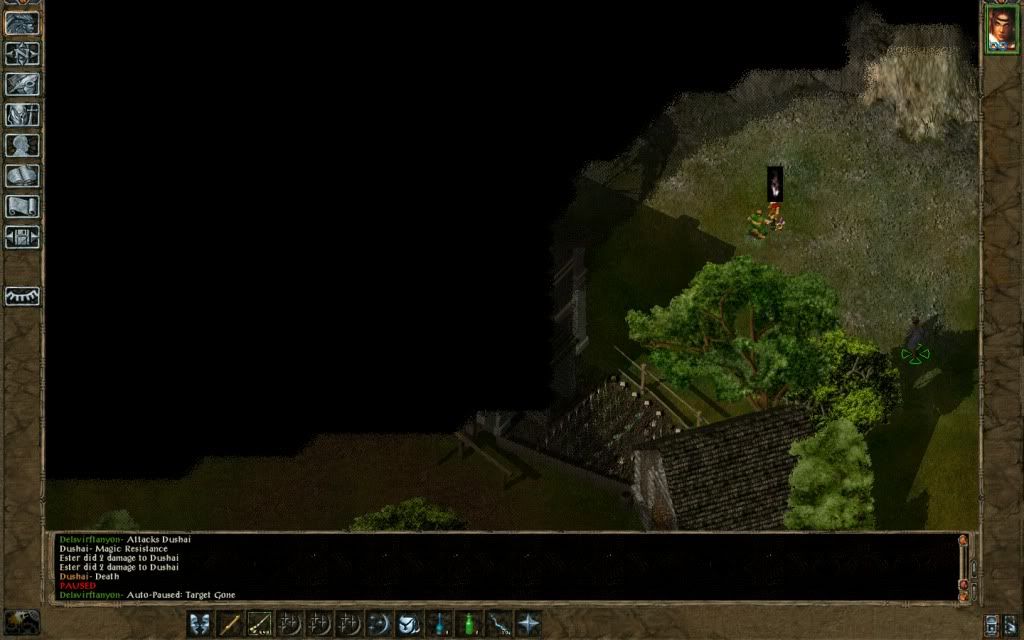Select the wand quick item slot
The width and height of the screenshot is (1024, 640).
pyautogui.click(x=498, y=624)
